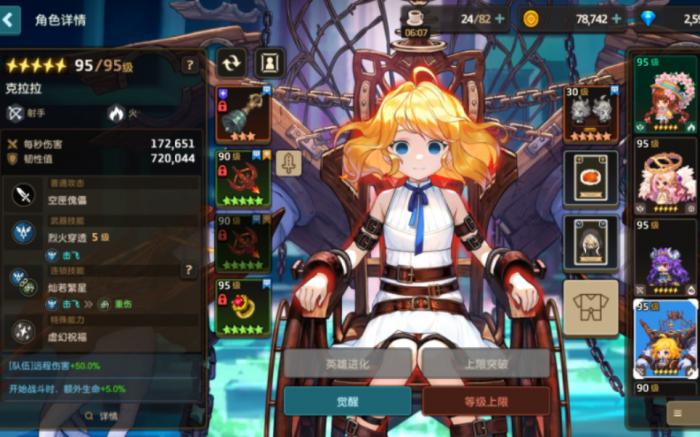
Task: Open the help question mark beside level
Action: 189,65
